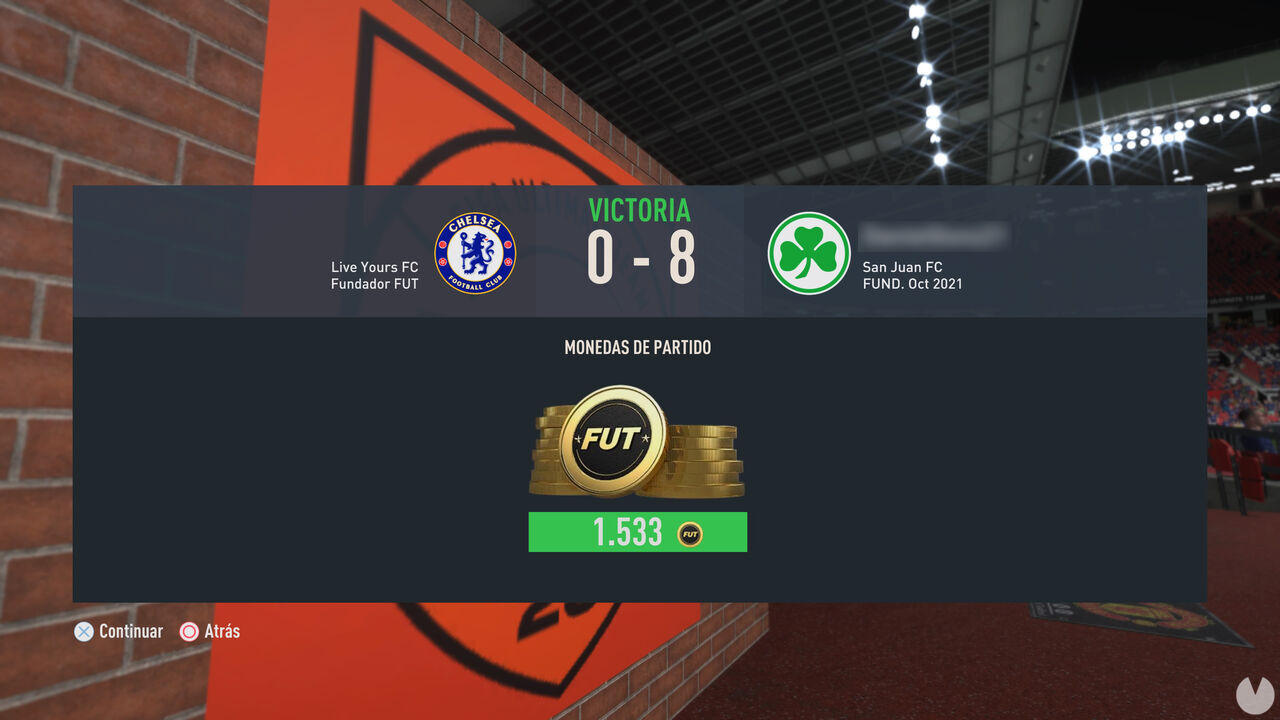Click Continuar to proceed
This screenshot has width=1280, height=720.
pyautogui.click(x=118, y=631)
